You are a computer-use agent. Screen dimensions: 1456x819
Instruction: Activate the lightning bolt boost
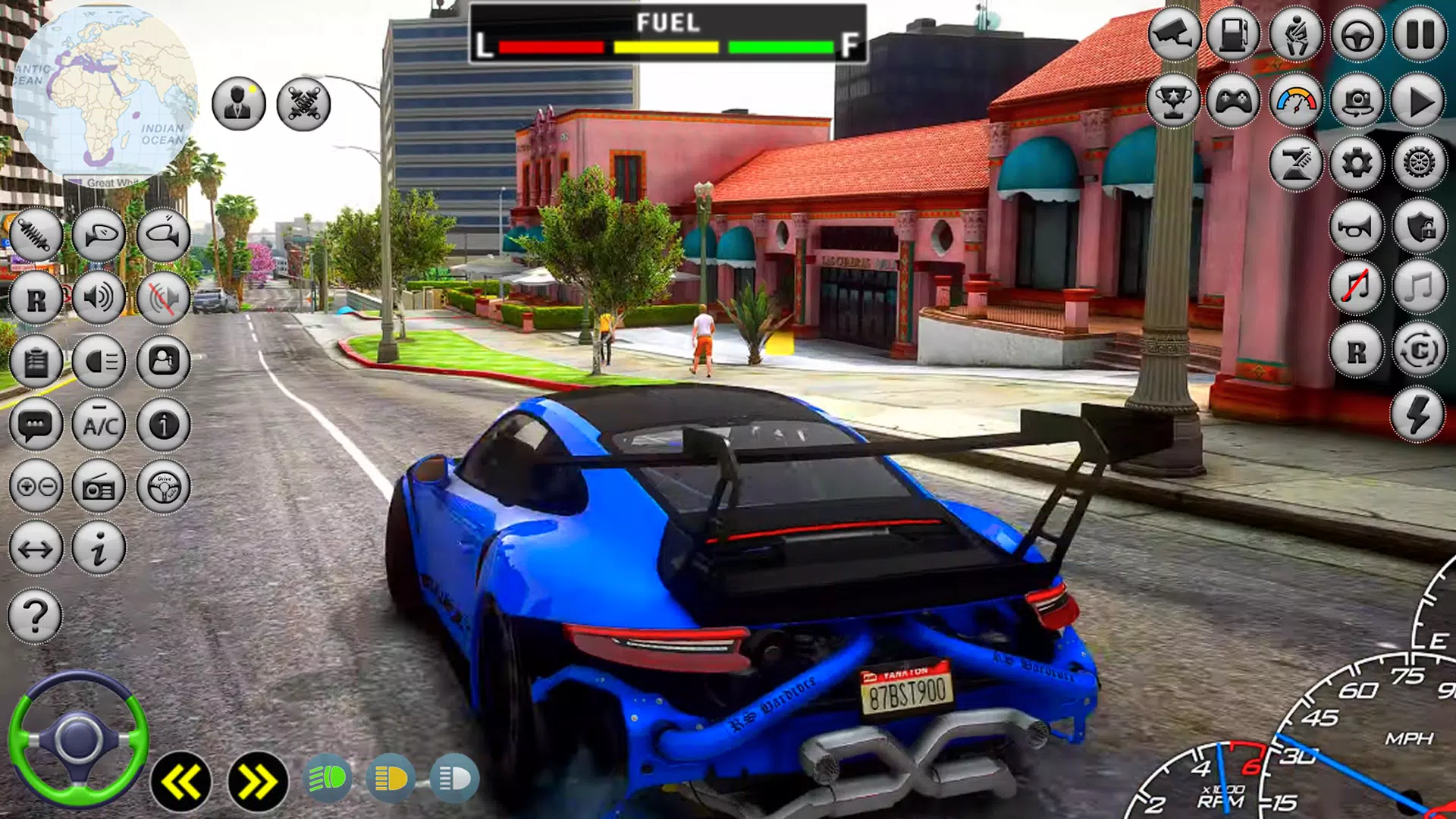pyautogui.click(x=1417, y=415)
